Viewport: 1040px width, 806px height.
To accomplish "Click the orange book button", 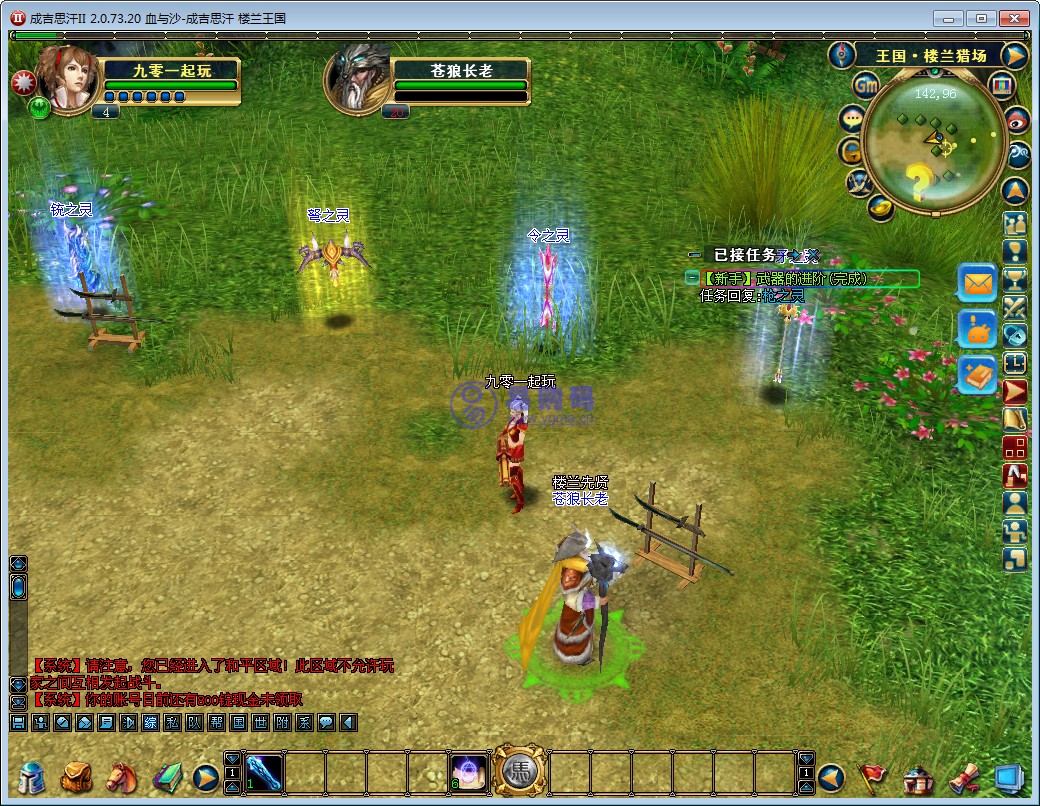I will 977,374.
